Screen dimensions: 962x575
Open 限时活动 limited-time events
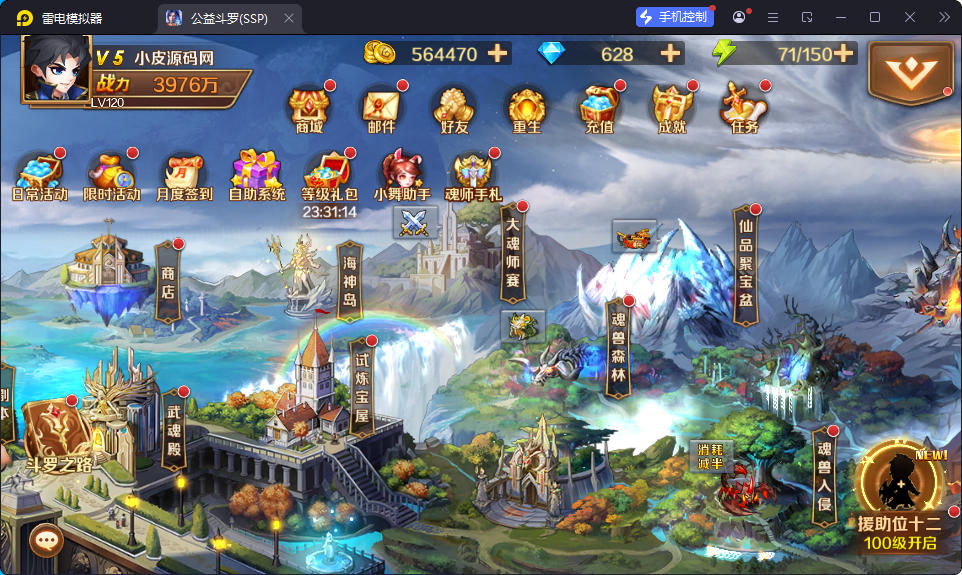[x=111, y=174]
